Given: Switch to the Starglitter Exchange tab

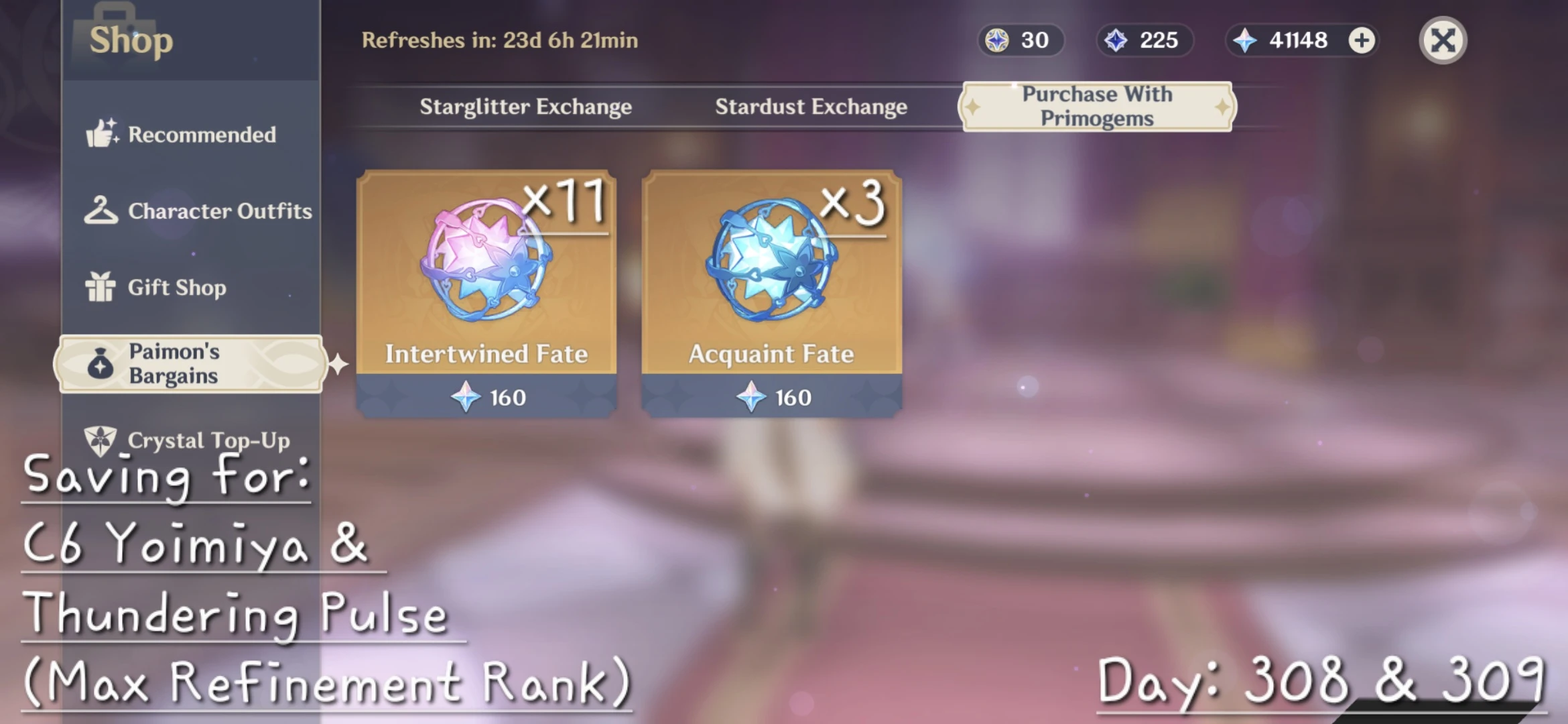Looking at the screenshot, I should tap(525, 106).
